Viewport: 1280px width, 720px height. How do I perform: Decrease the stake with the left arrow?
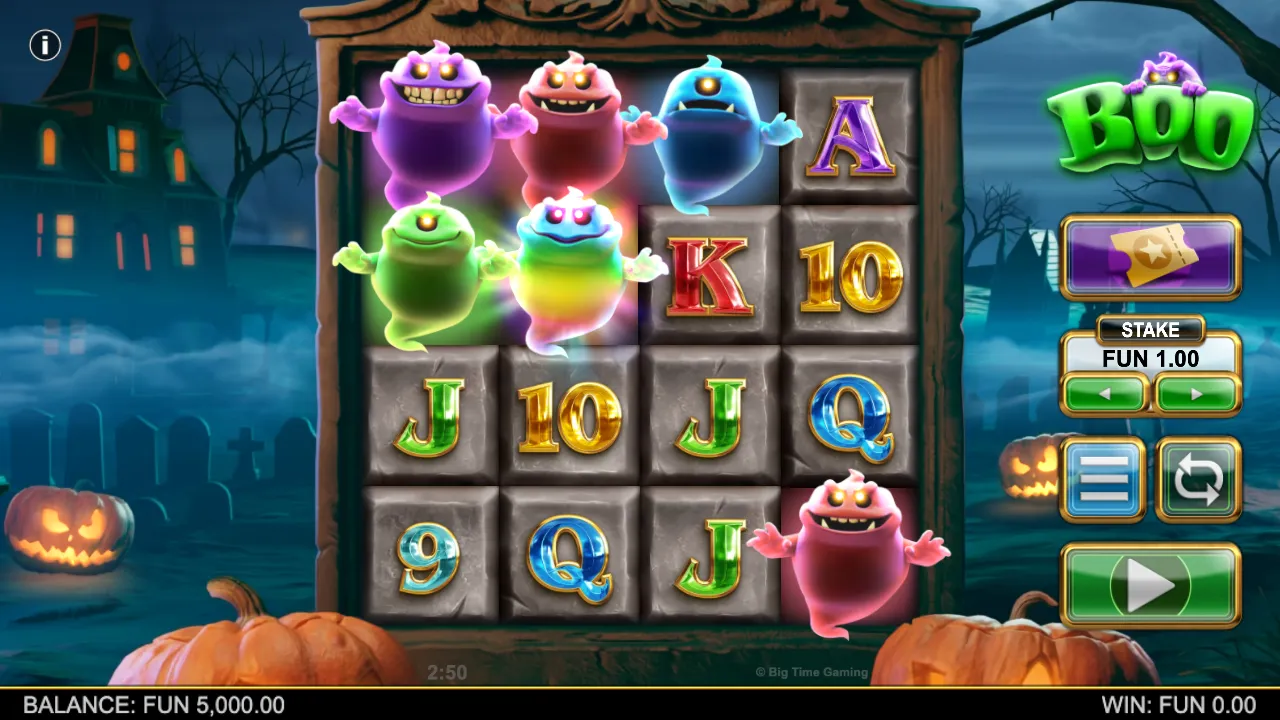1104,394
